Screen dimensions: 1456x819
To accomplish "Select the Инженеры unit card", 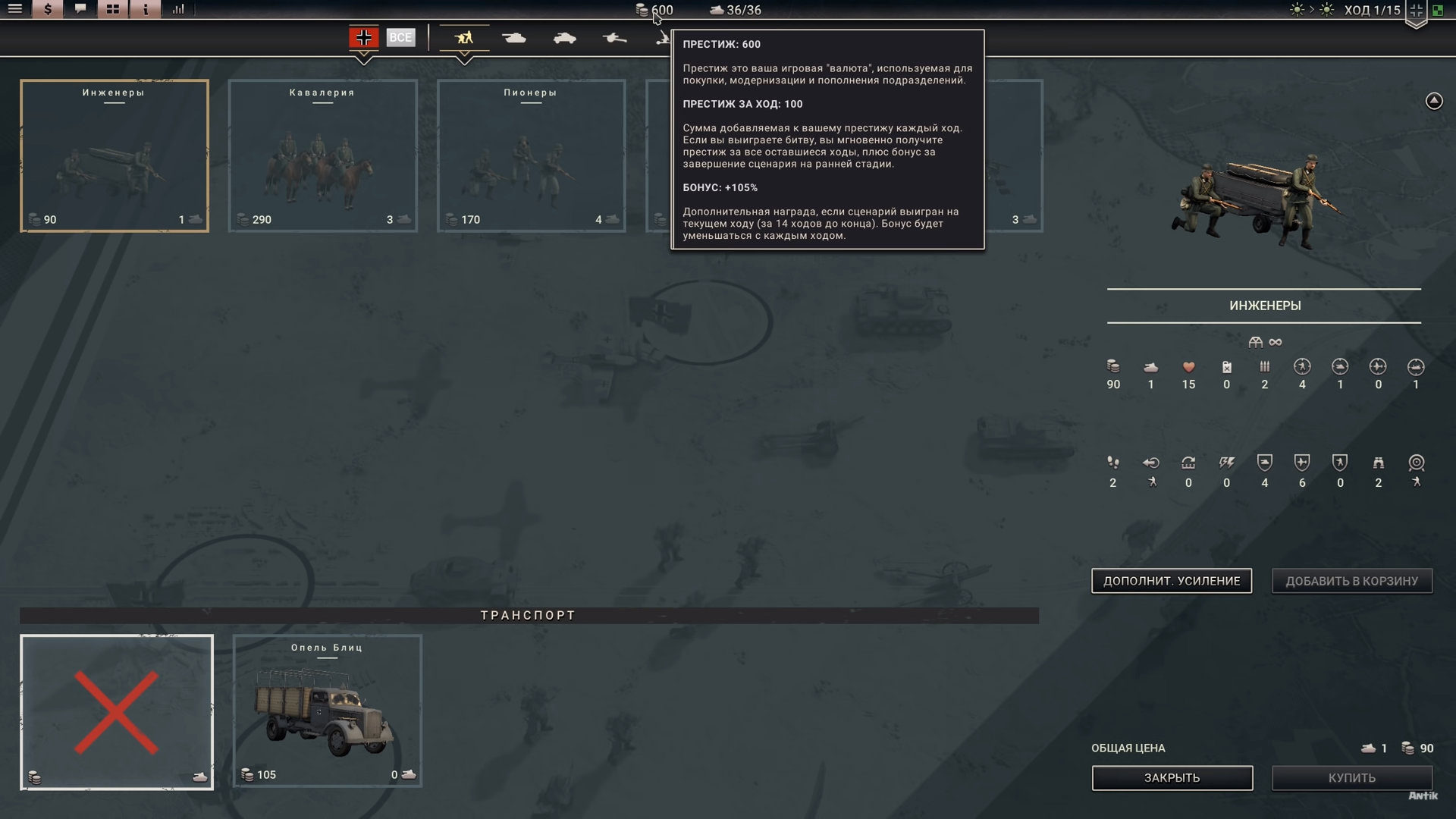I will (x=115, y=155).
